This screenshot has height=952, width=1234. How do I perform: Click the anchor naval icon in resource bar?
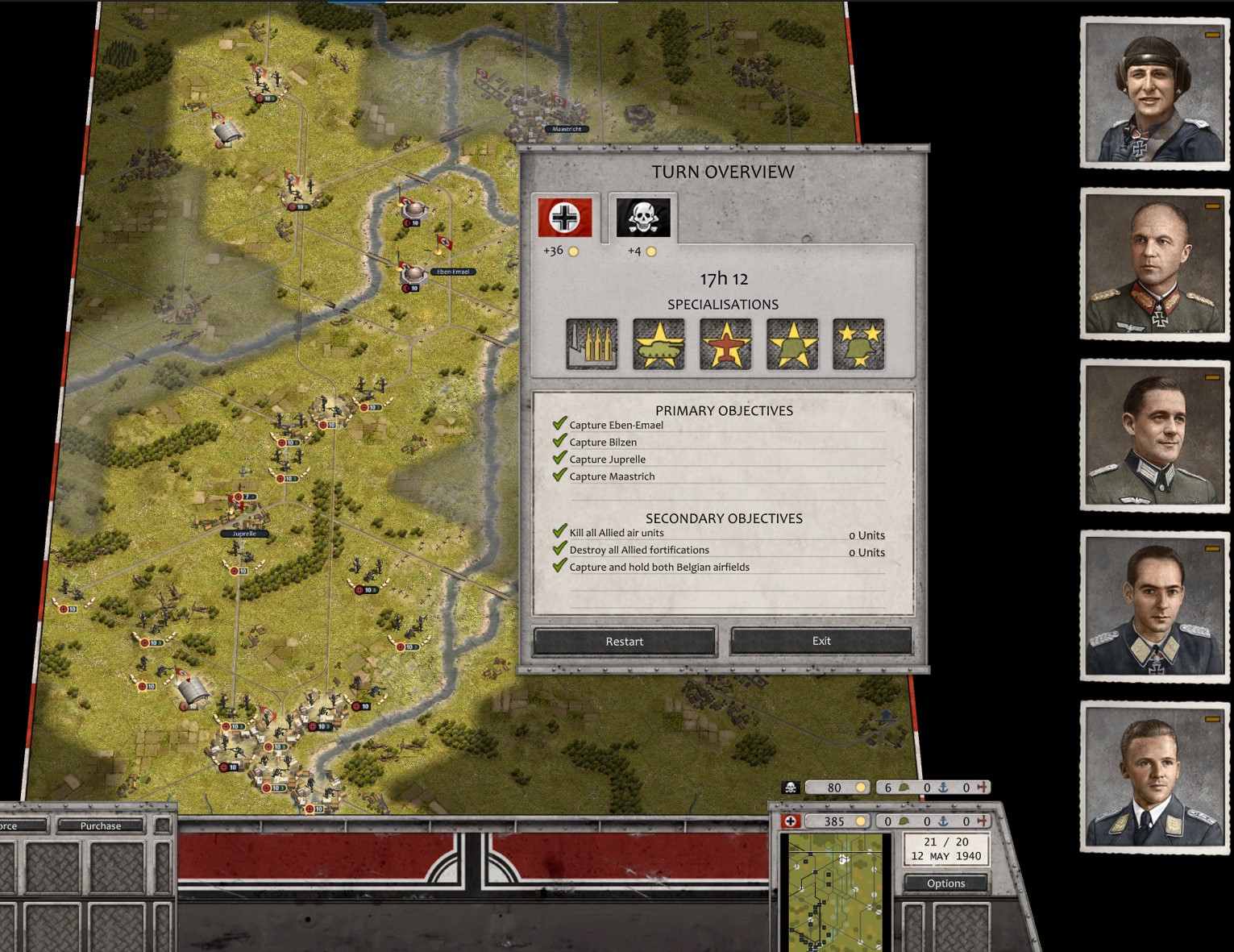(944, 821)
